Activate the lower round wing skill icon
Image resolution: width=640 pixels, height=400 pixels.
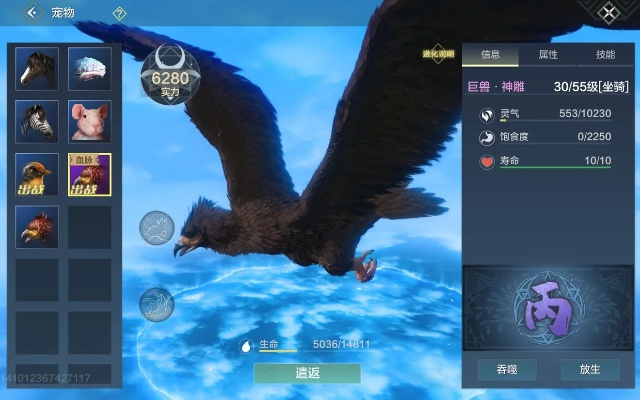[156, 303]
